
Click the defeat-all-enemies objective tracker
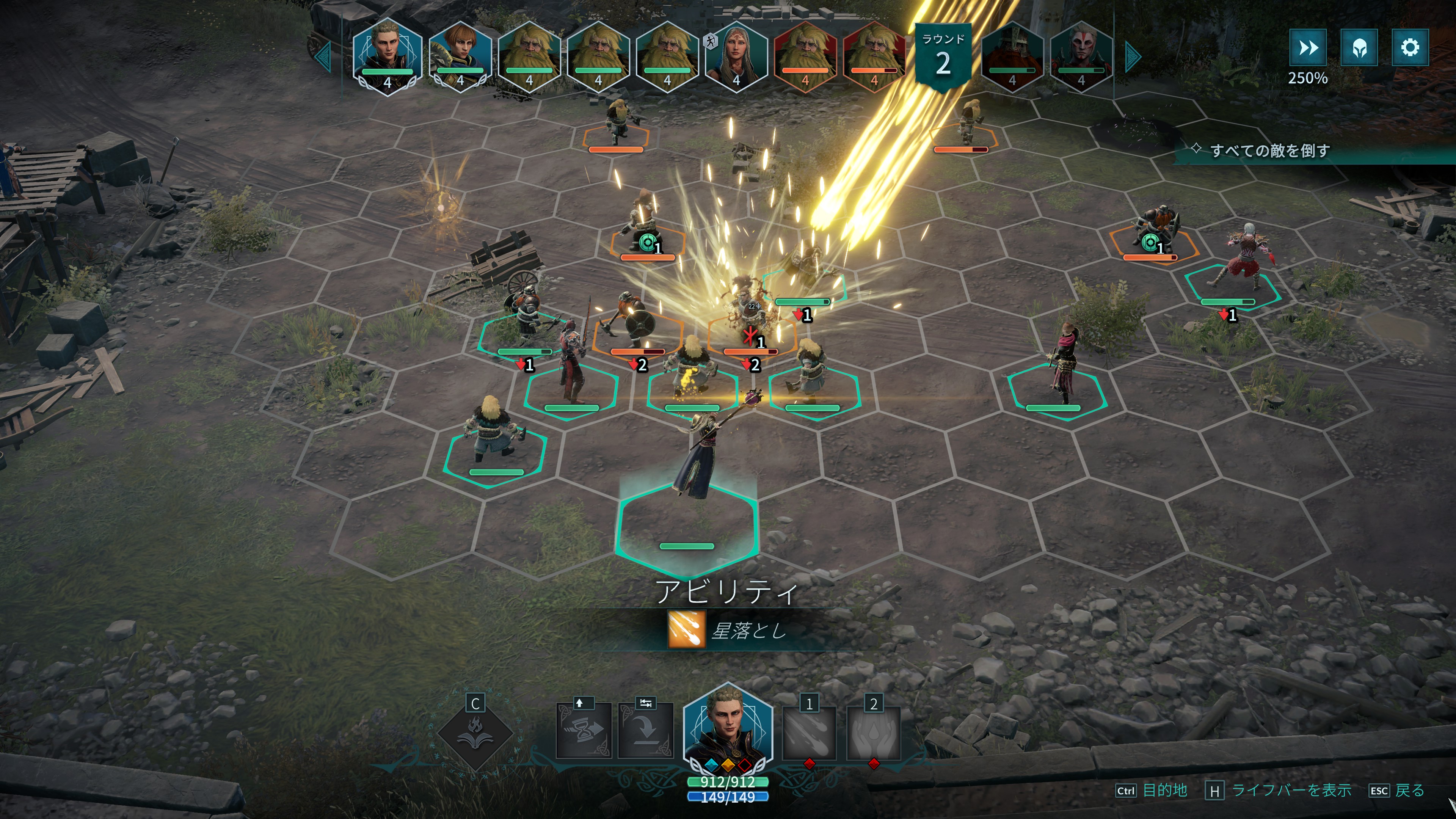1269,151
